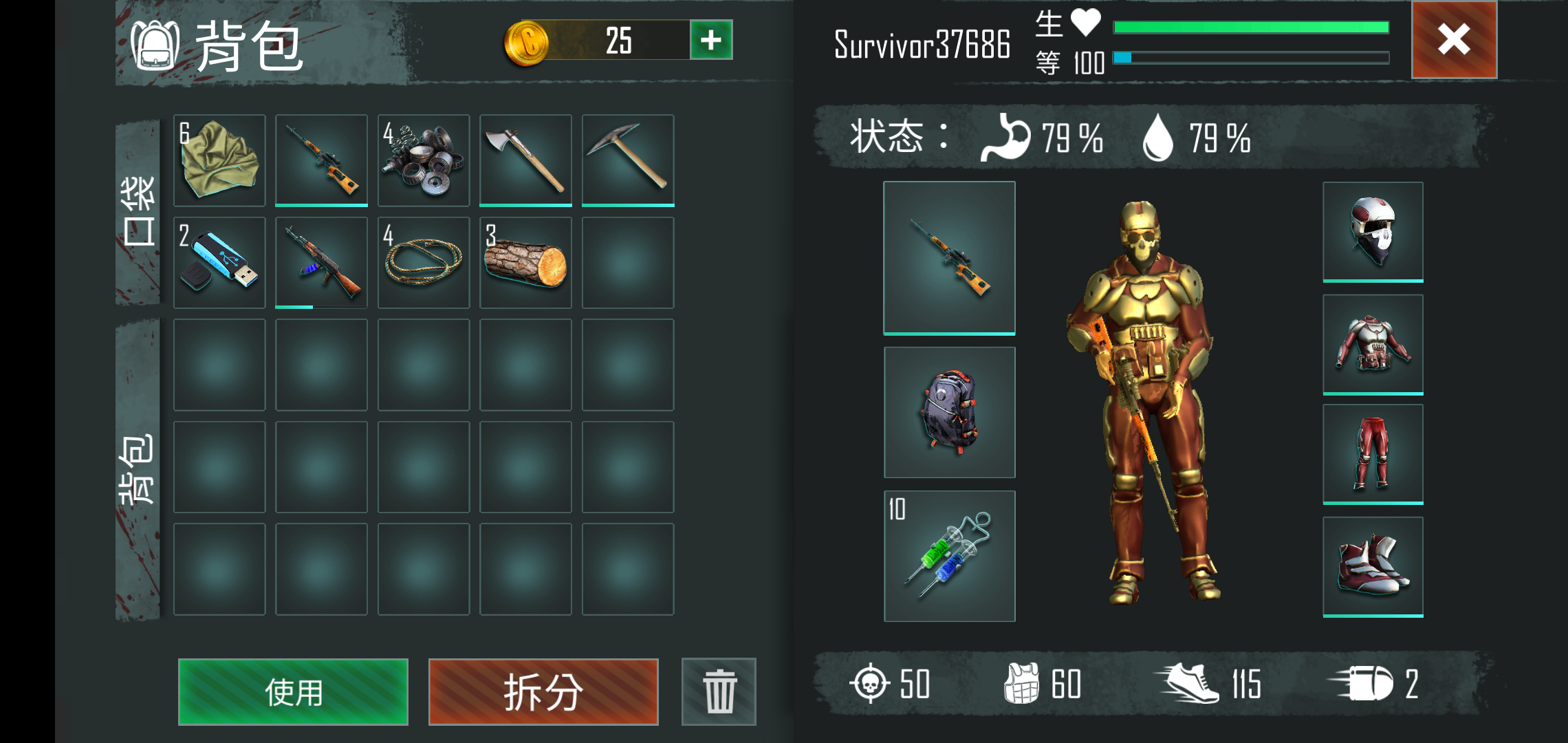This screenshot has height=743, width=1568.
Task: Select the wooden log stack
Action: tap(525, 263)
